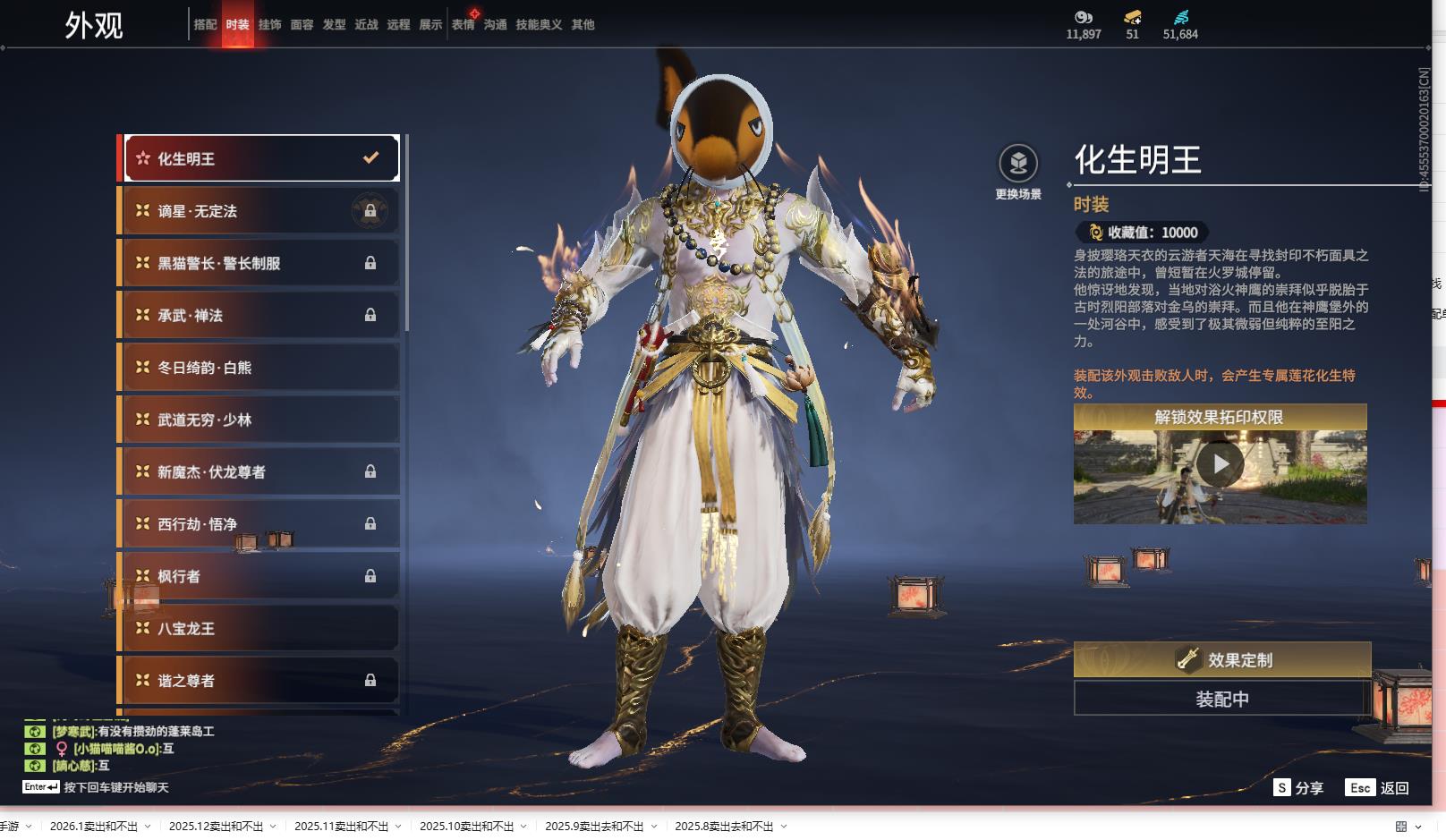Switch to the 发型 tab
This screenshot has height=840, width=1446.
coord(334,25)
